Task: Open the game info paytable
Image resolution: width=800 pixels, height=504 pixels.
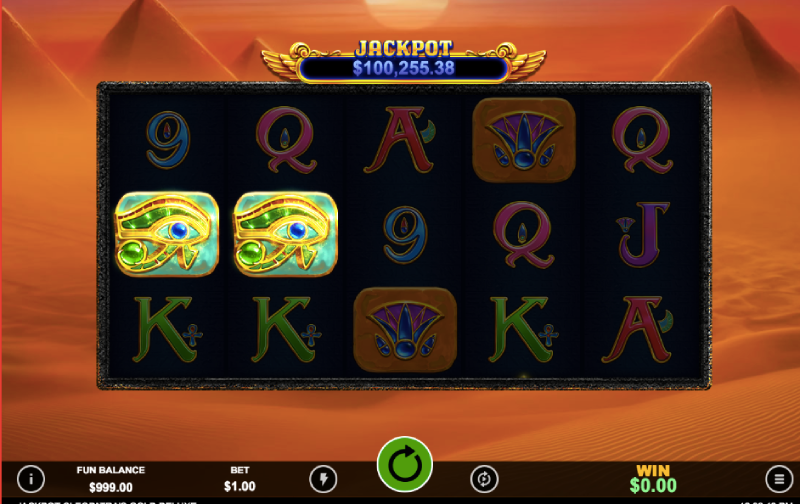Action: tap(31, 478)
